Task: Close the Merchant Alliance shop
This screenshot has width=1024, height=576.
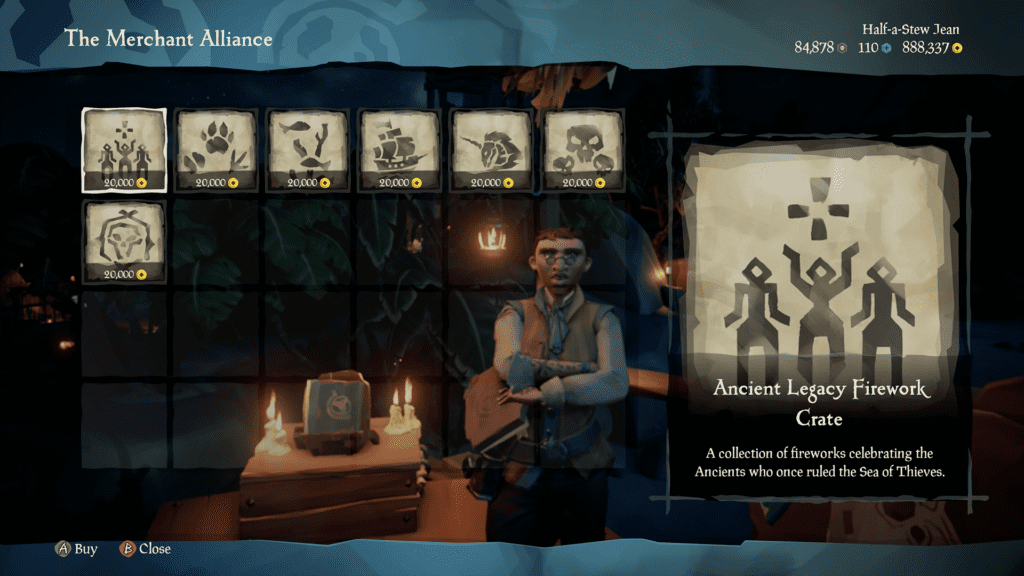Action: click(145, 549)
